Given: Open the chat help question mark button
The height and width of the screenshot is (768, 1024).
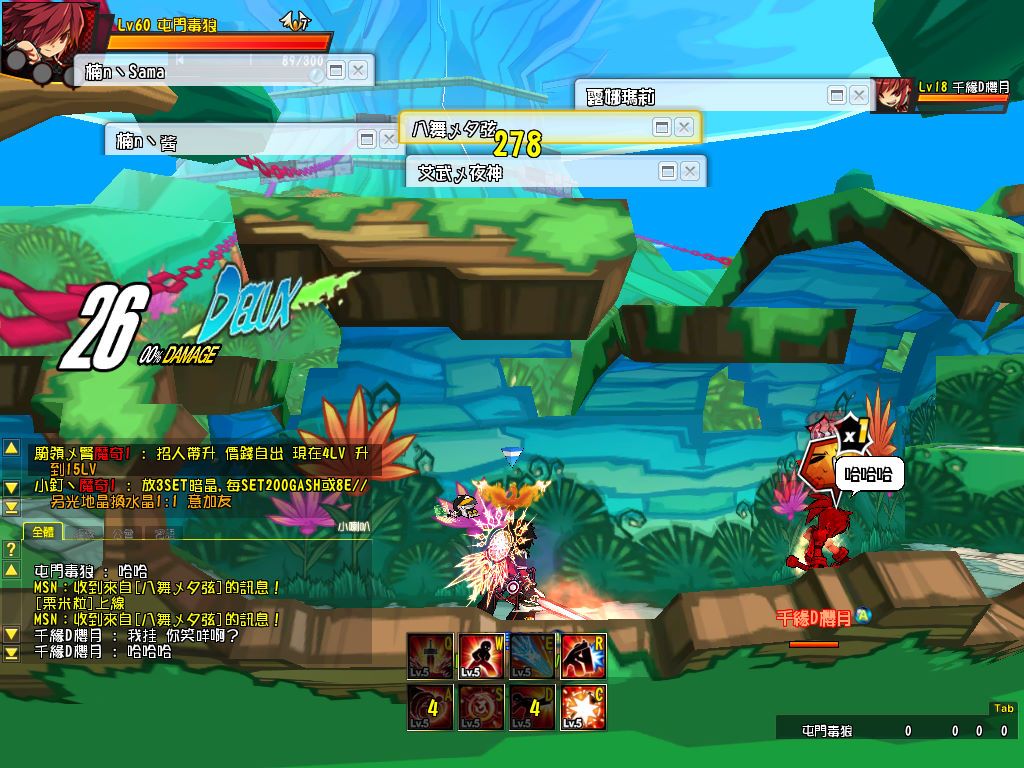Looking at the screenshot, I should pyautogui.click(x=11, y=549).
